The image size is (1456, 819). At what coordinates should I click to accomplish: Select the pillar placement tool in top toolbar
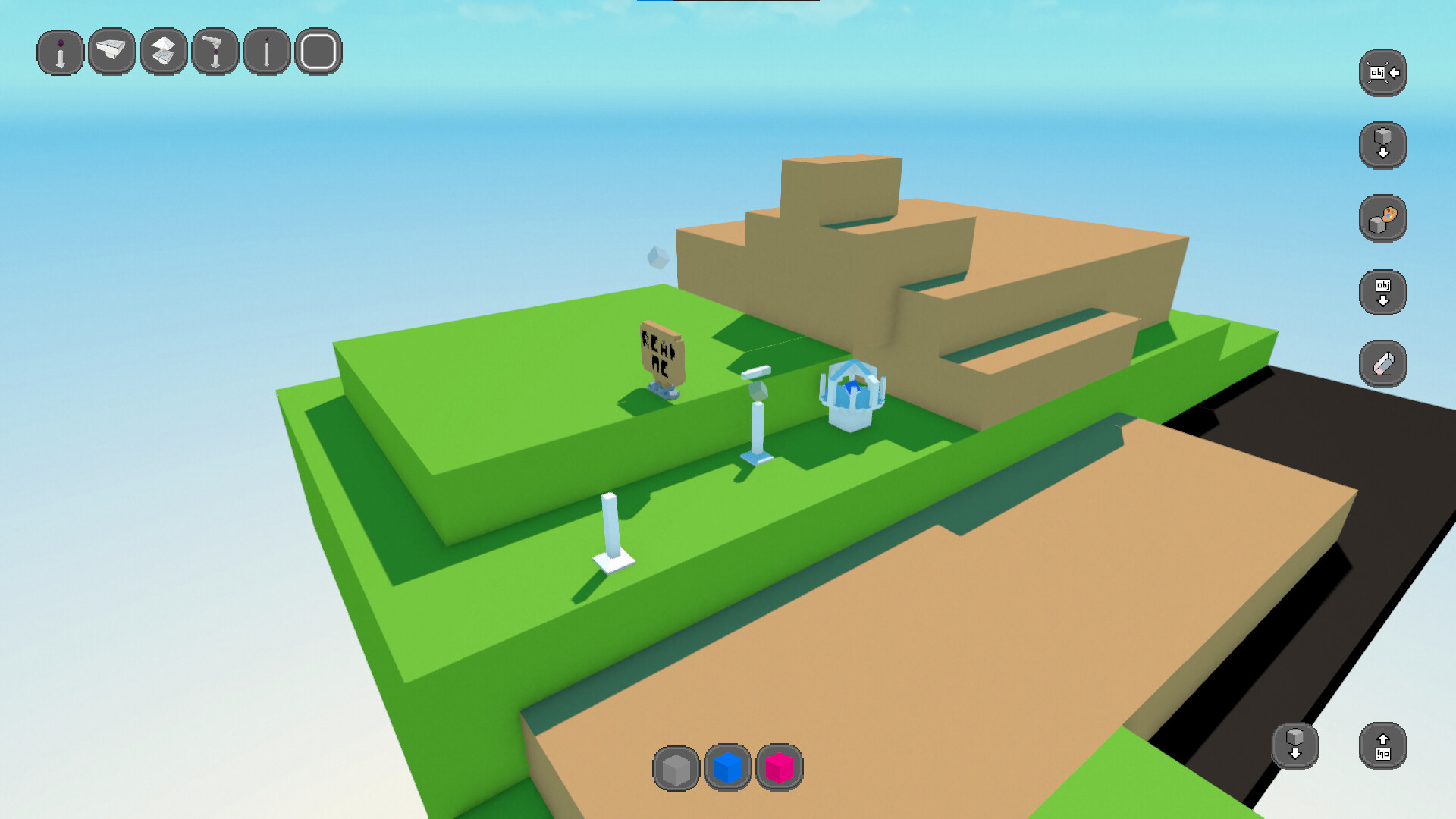tap(59, 51)
